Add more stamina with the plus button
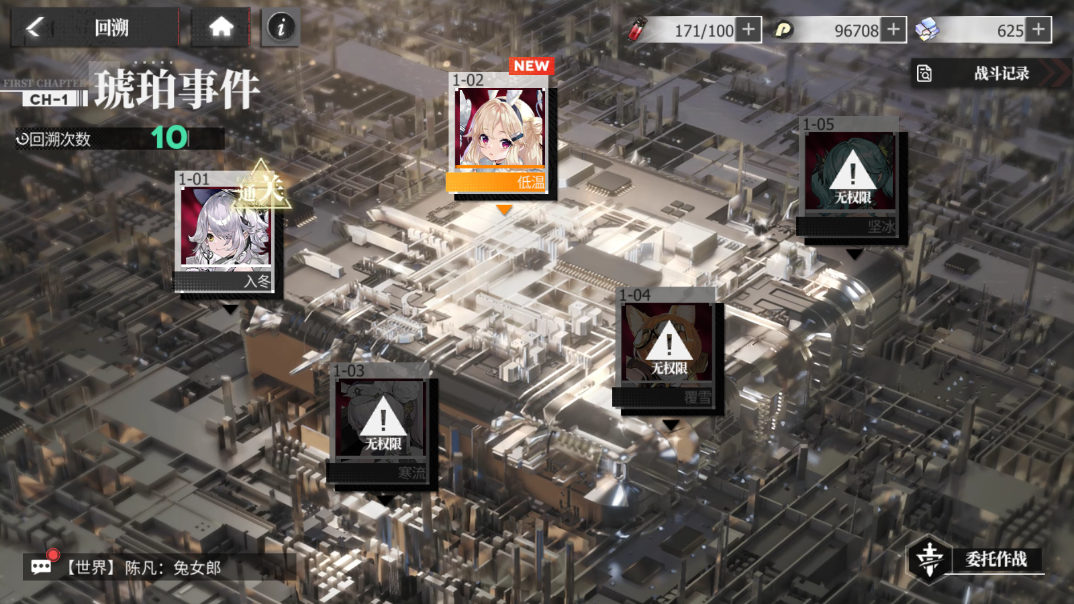The height and width of the screenshot is (604, 1074). (750, 30)
